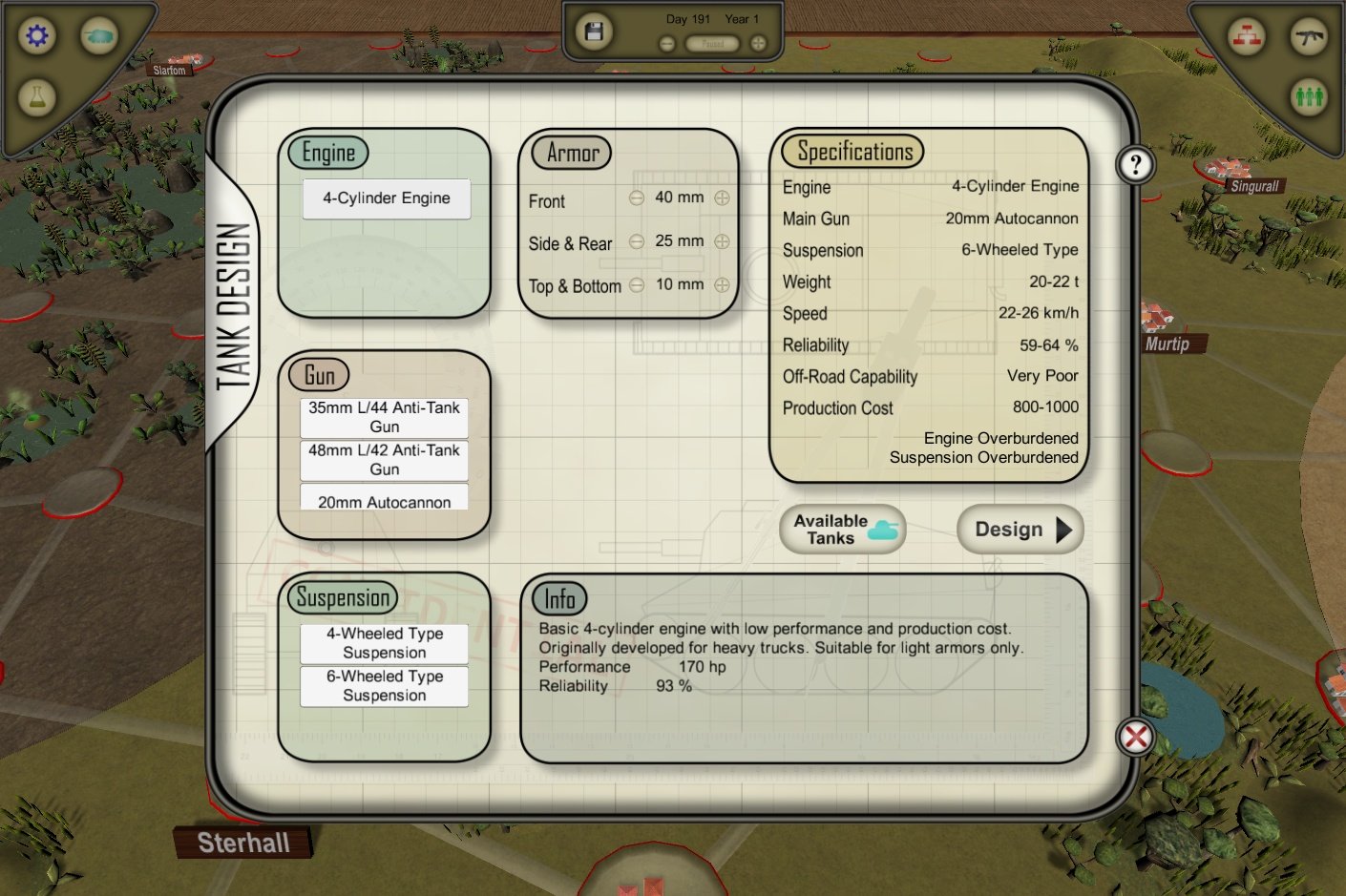Click the Design button
The height and width of the screenshot is (896, 1346).
pos(1018,529)
